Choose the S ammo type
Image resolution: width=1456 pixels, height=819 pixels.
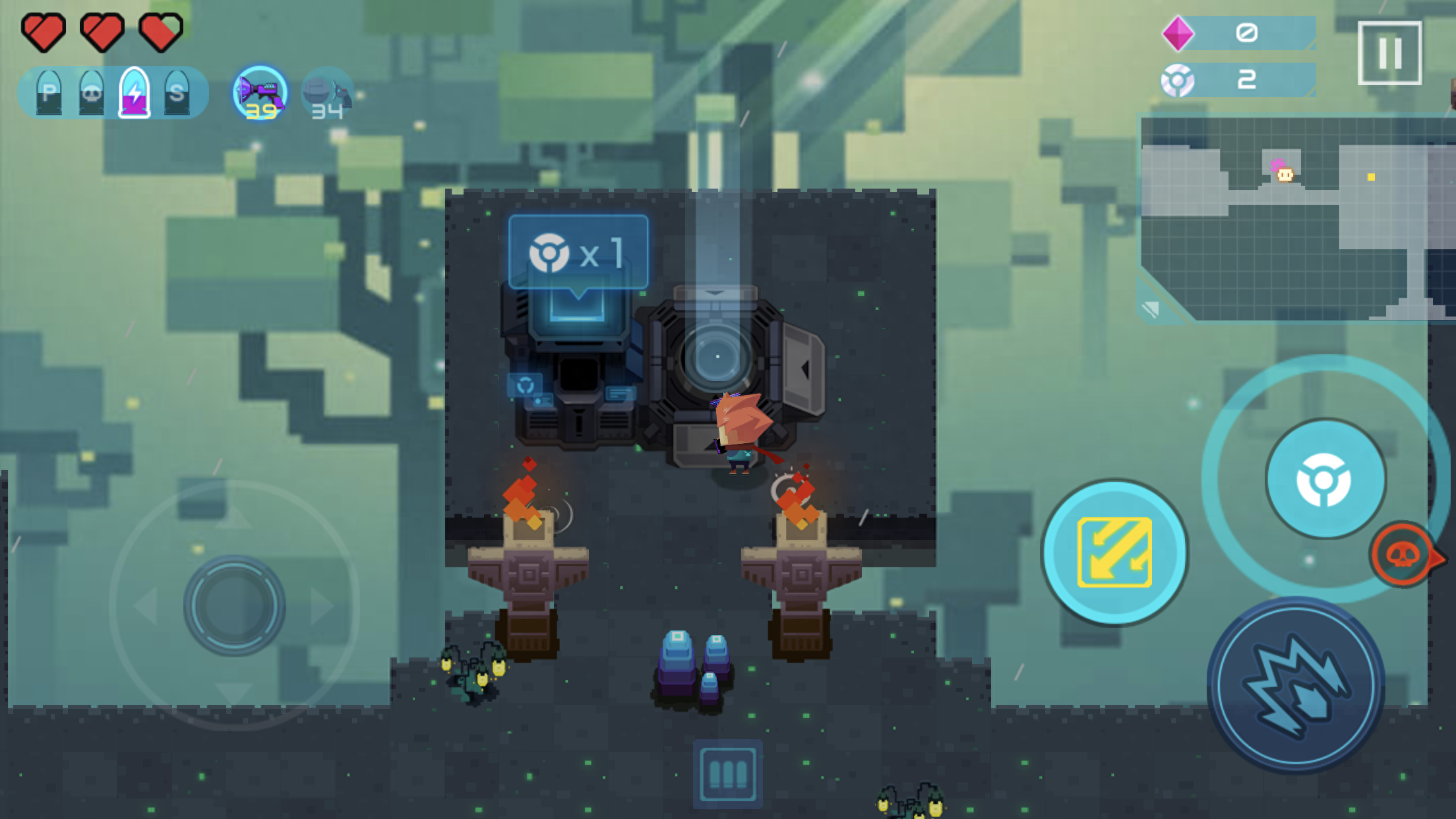click(177, 93)
